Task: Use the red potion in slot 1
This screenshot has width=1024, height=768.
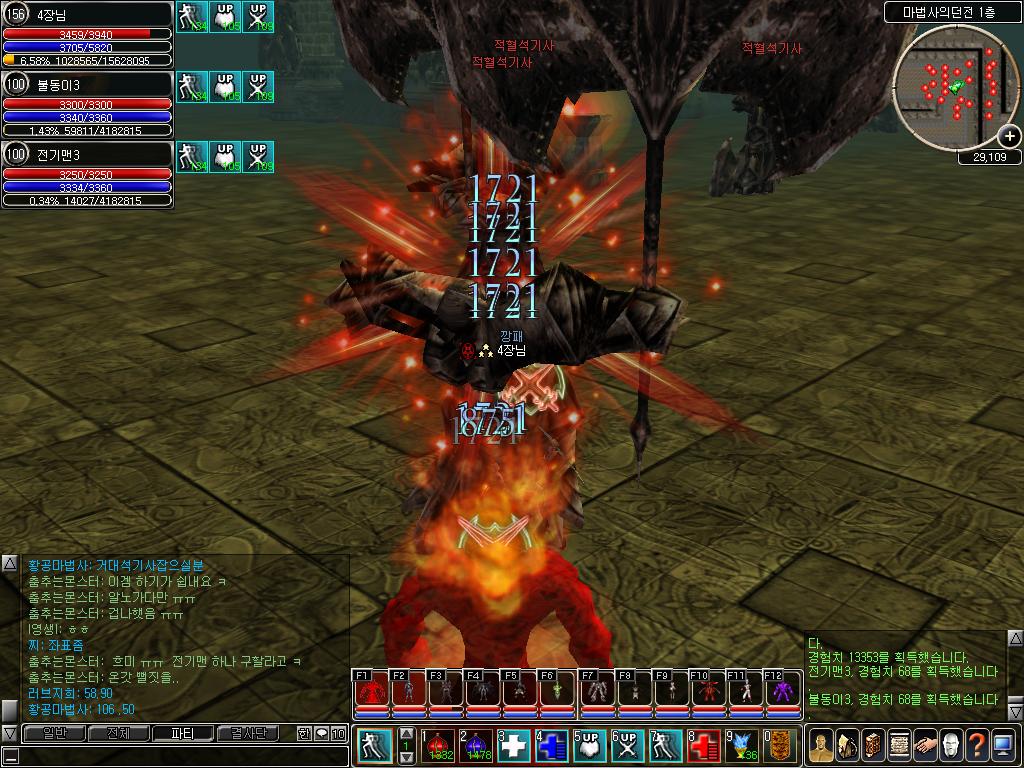Action: pyautogui.click(x=439, y=746)
